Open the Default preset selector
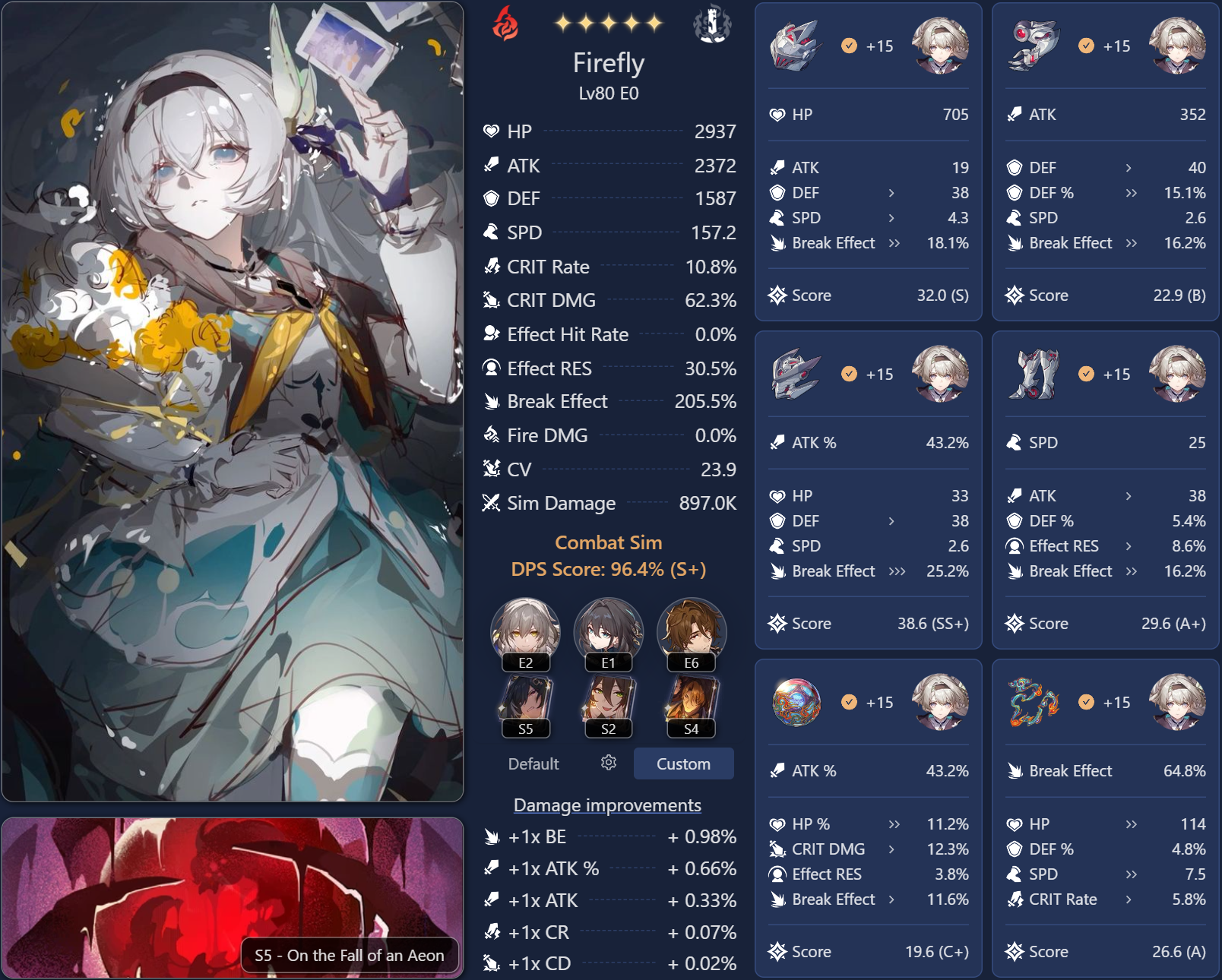The height and width of the screenshot is (980, 1222). point(533,764)
